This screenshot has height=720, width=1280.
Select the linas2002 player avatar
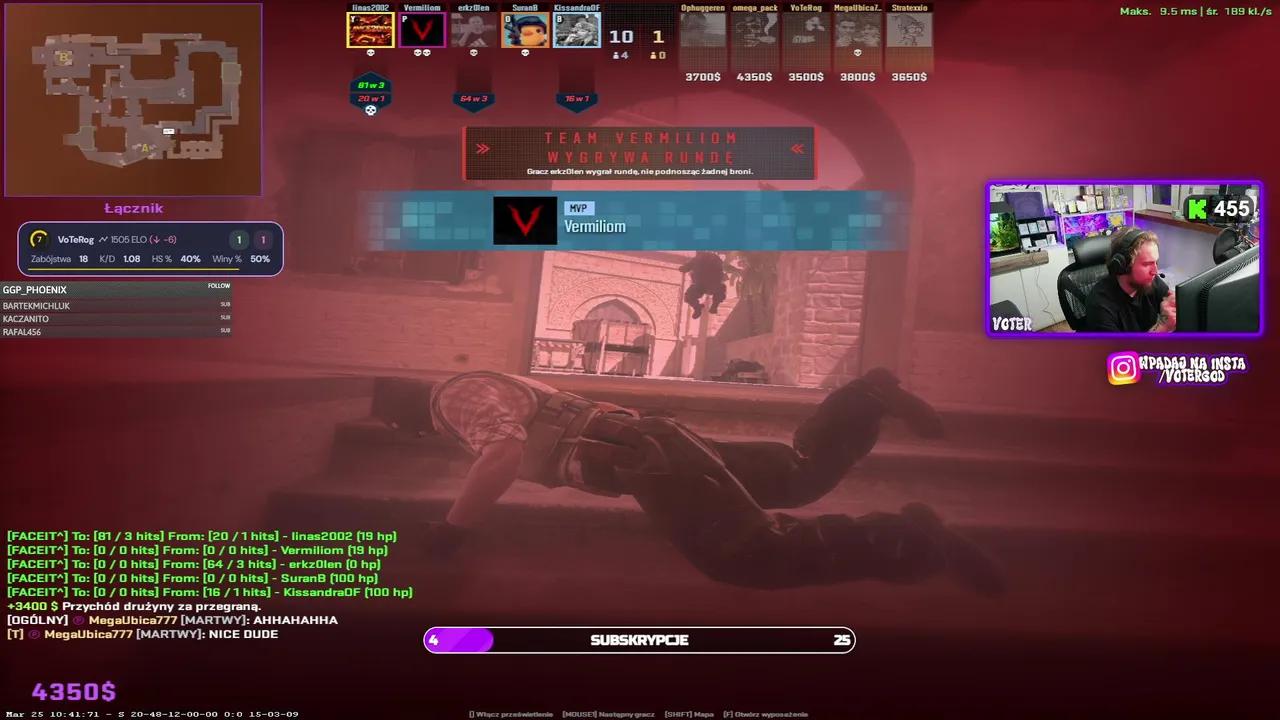tap(370, 30)
